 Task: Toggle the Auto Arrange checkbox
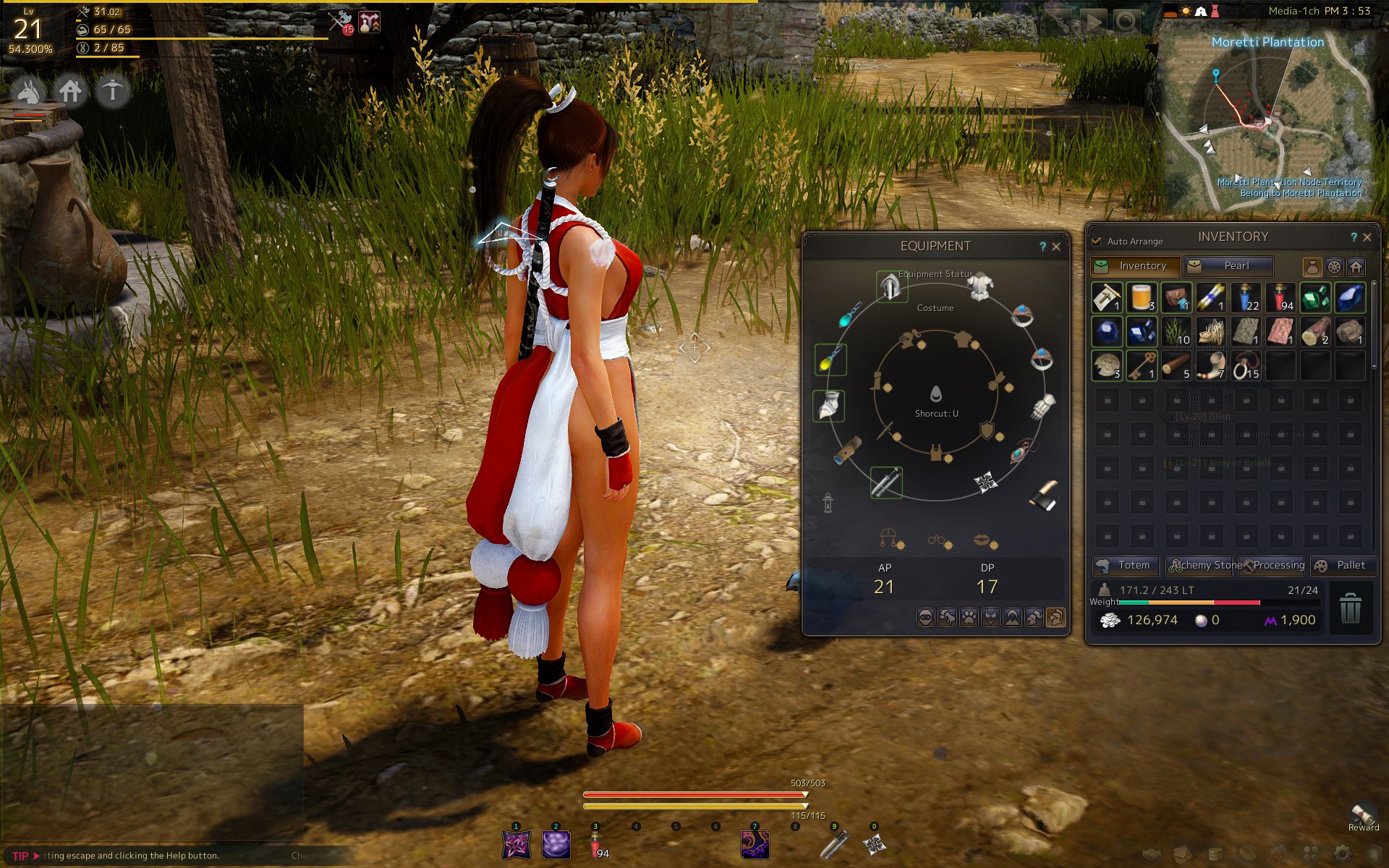click(x=1097, y=241)
